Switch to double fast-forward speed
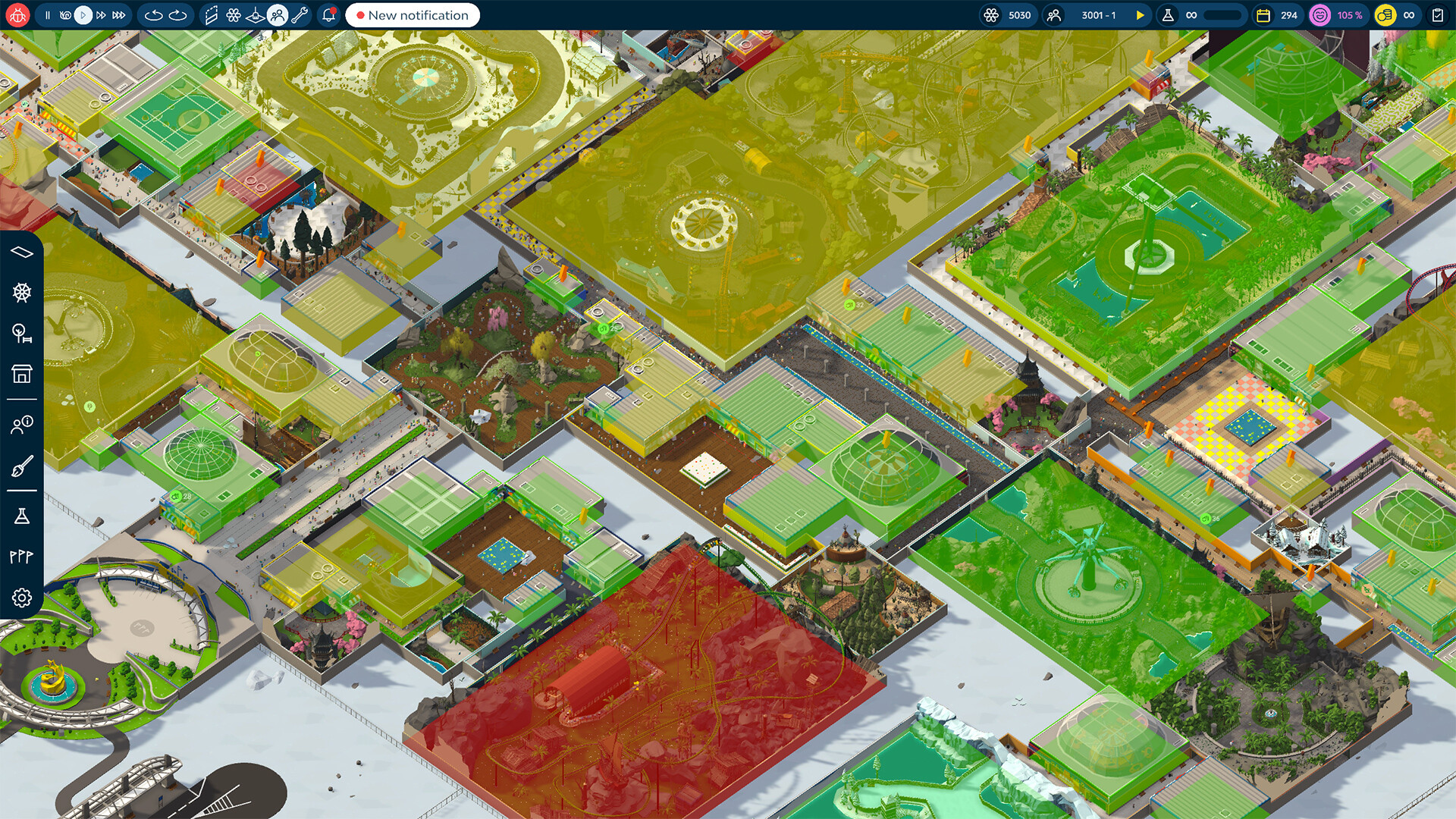The height and width of the screenshot is (819, 1456). coord(101,15)
